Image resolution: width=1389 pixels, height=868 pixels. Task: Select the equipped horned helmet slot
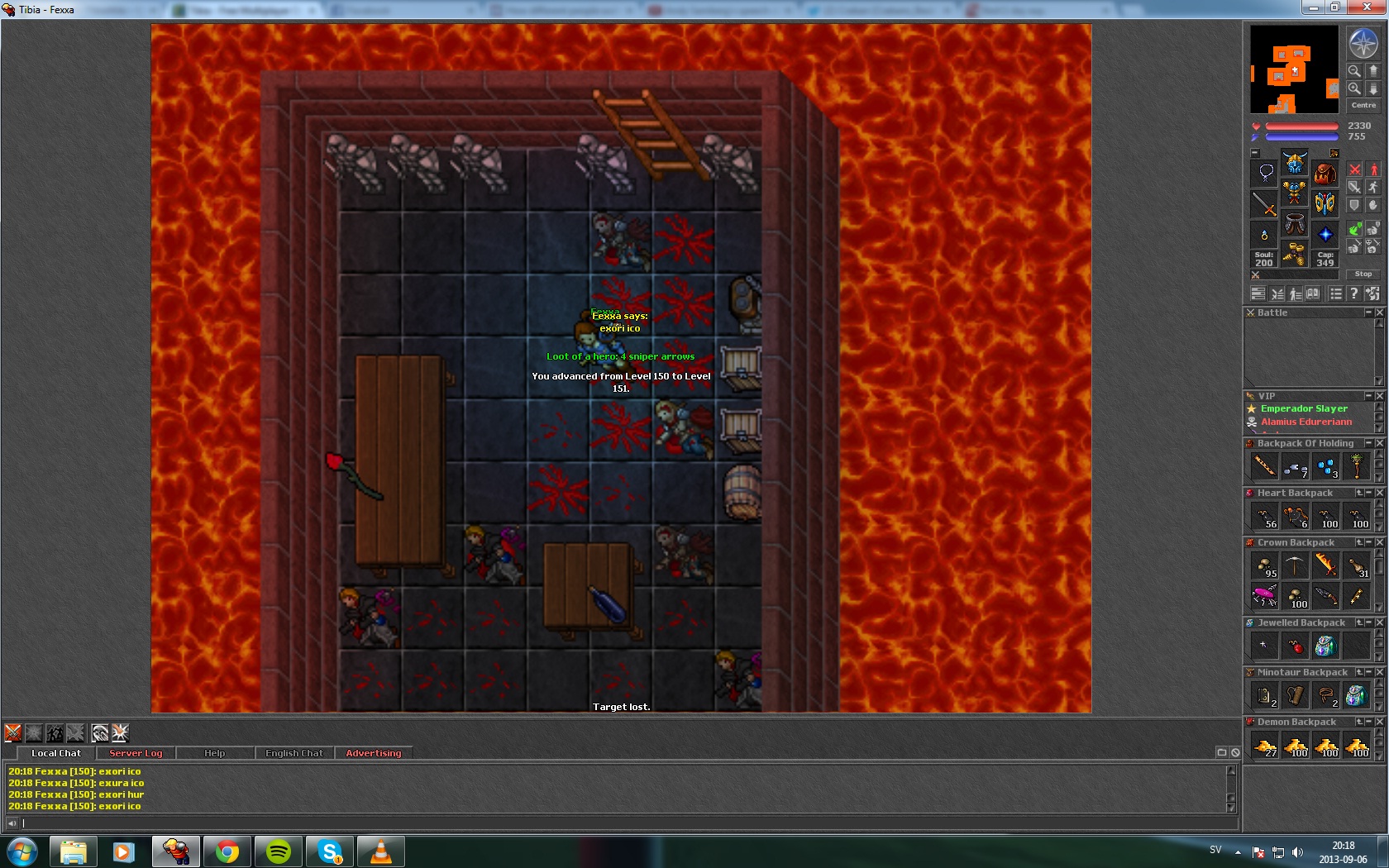coord(1294,162)
